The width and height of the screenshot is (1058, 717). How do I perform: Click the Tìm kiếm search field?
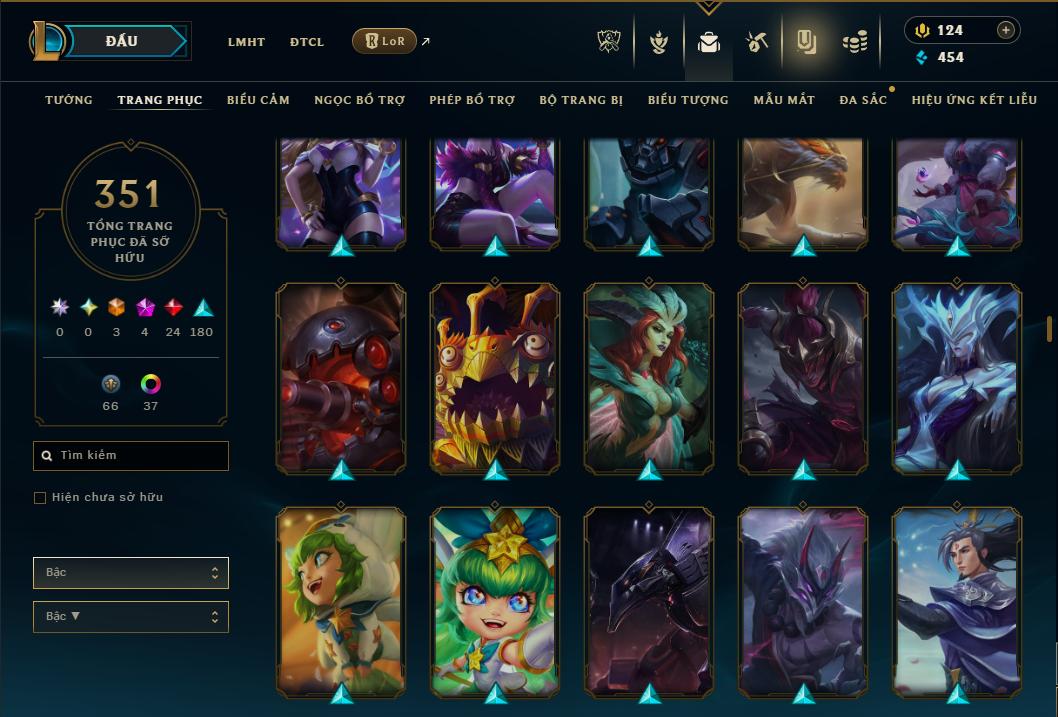pyautogui.click(x=131, y=456)
